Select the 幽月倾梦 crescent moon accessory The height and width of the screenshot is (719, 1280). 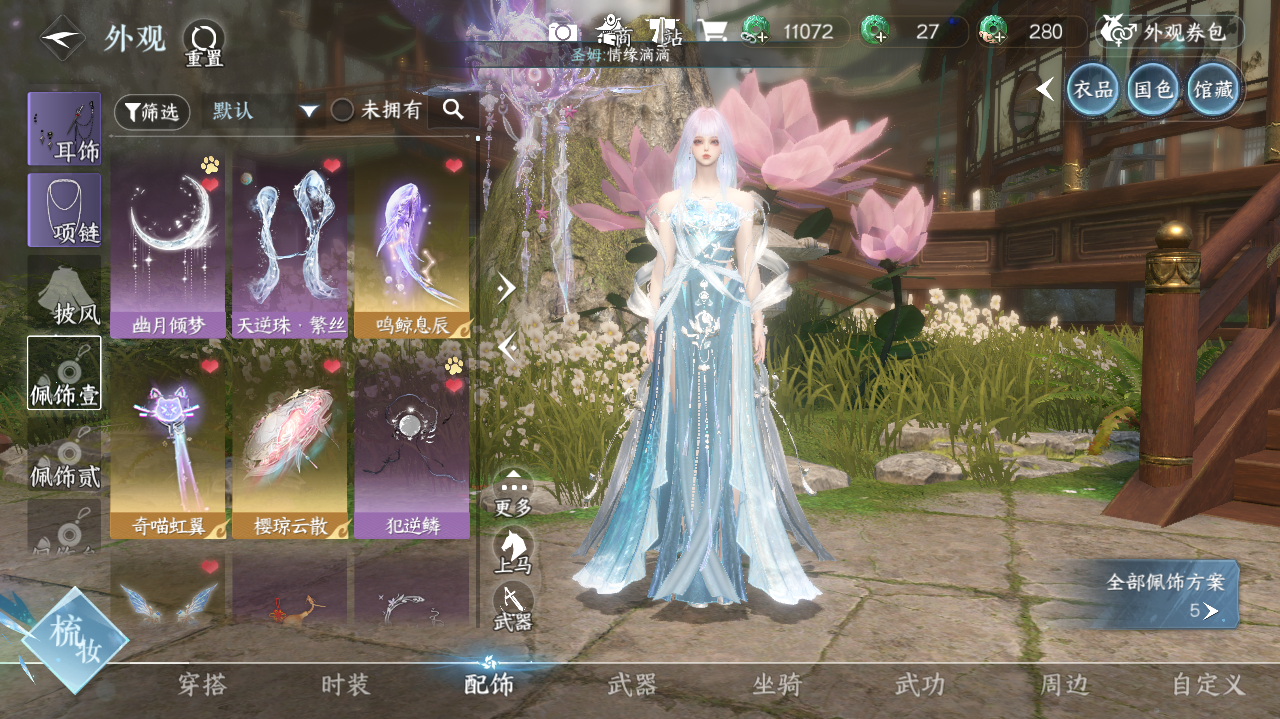tap(168, 245)
